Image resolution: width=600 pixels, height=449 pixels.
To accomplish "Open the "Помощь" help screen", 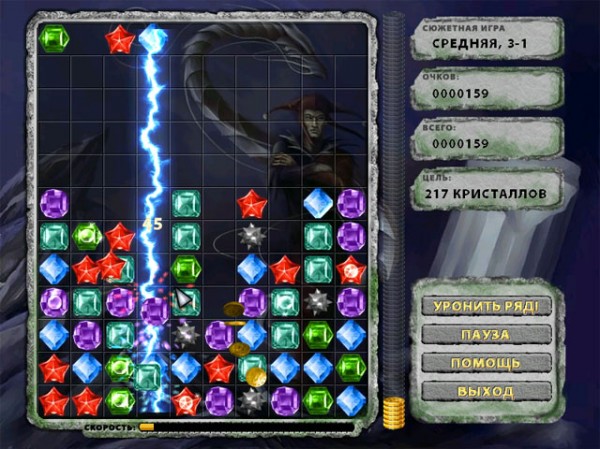I will (487, 362).
